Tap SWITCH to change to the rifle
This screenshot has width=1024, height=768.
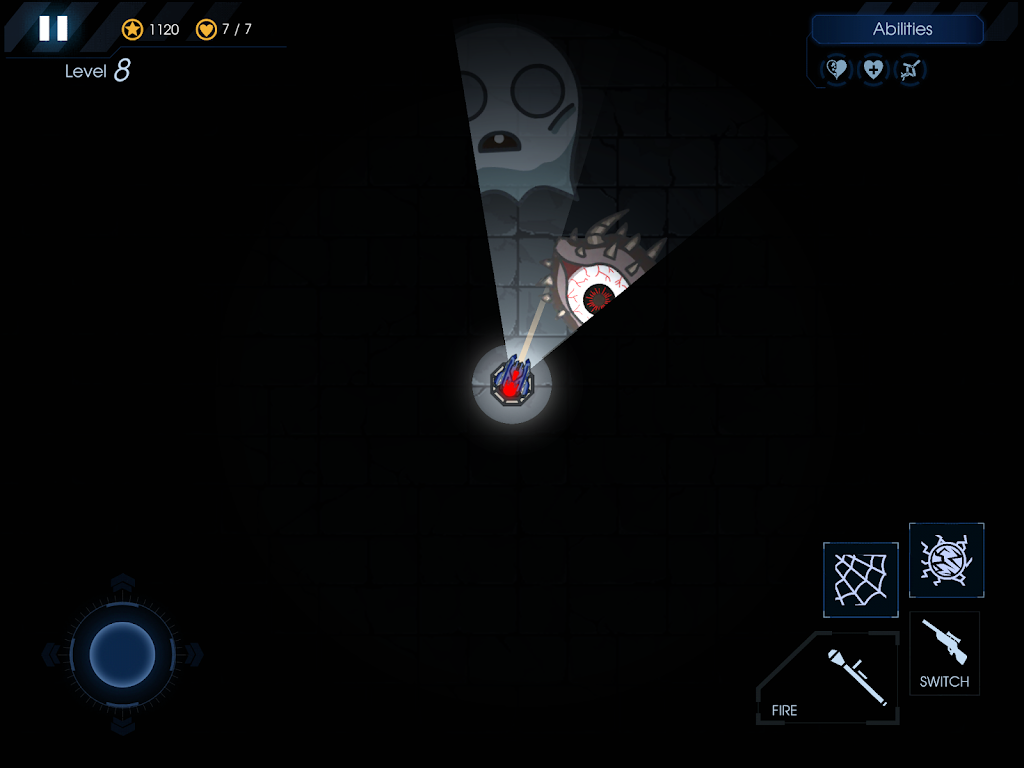(944, 654)
